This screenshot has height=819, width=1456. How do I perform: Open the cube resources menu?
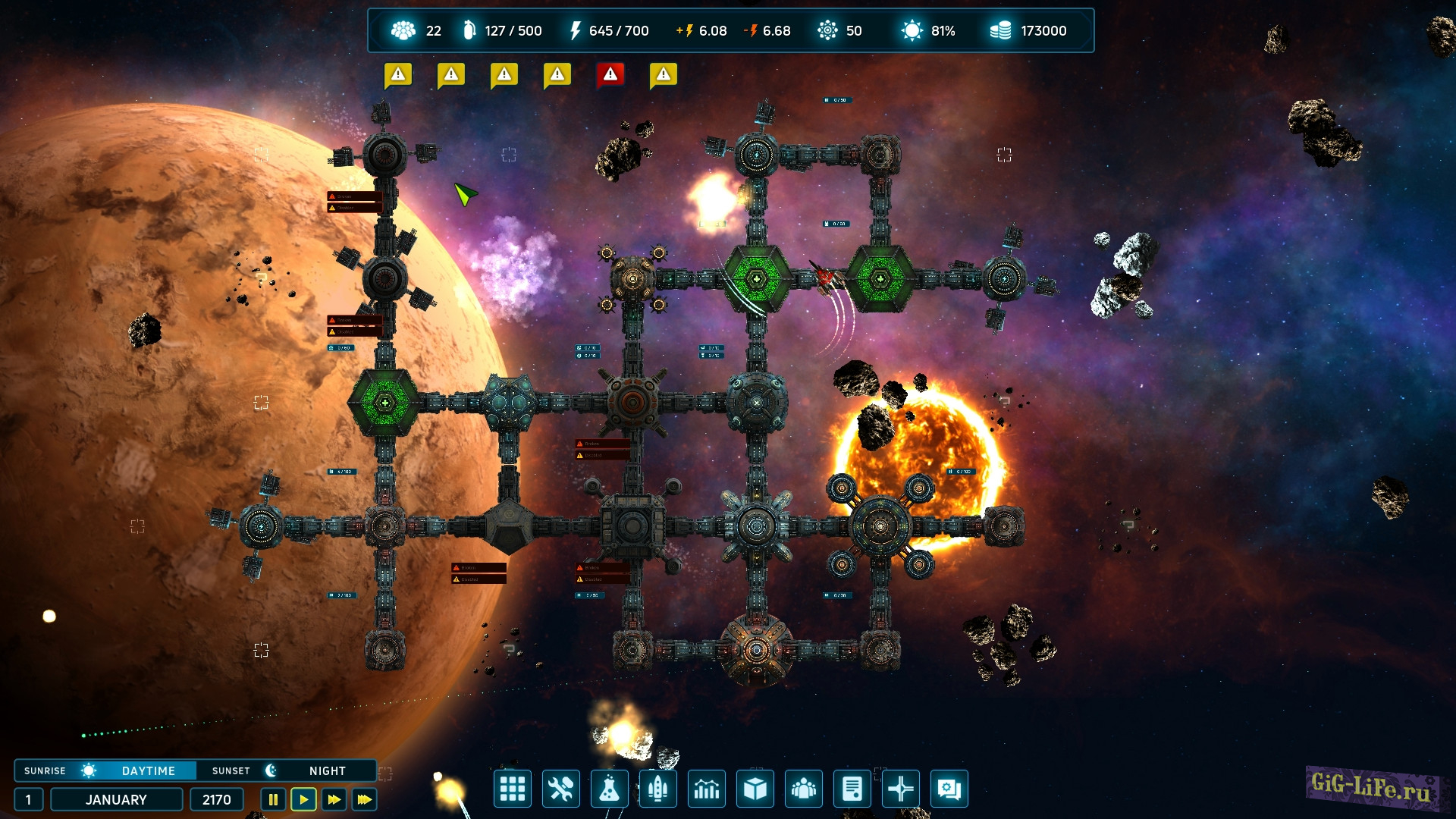755,789
